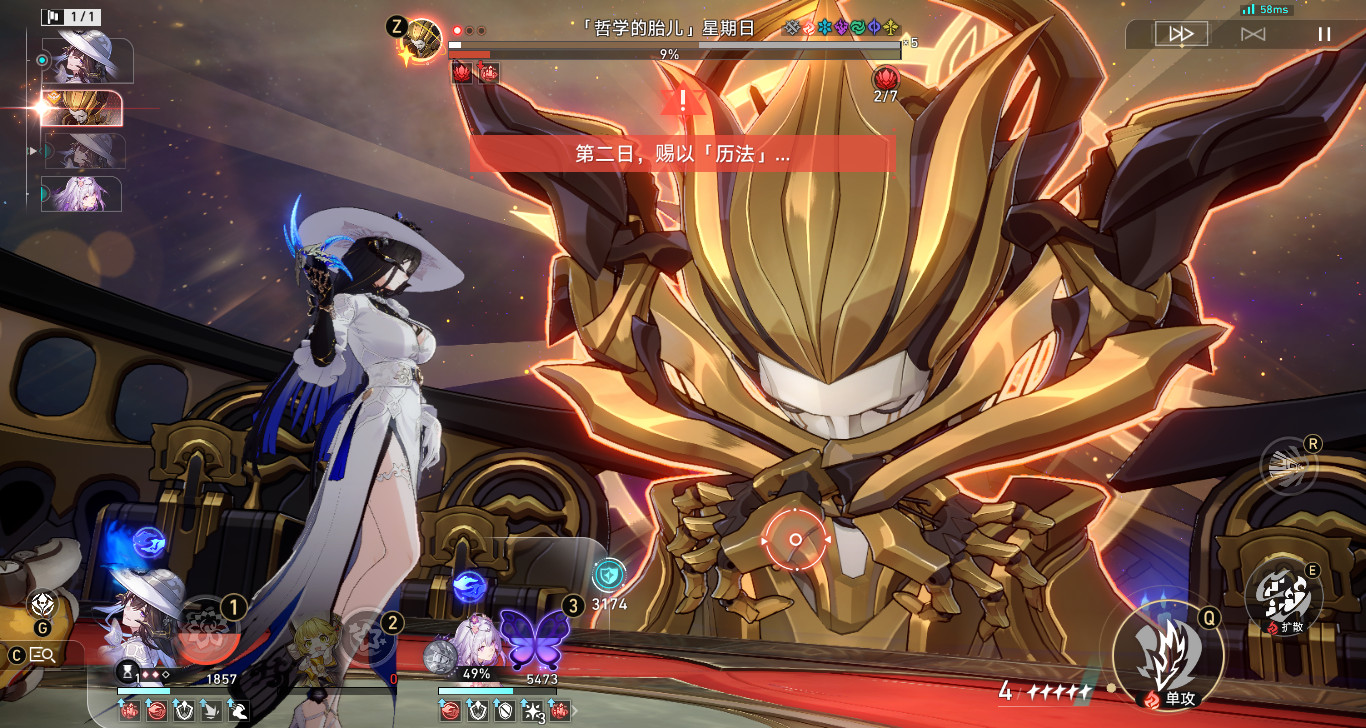The image size is (1366, 728).
Task: Tap the white-haired girl turn order portrait
Action: 82,193
